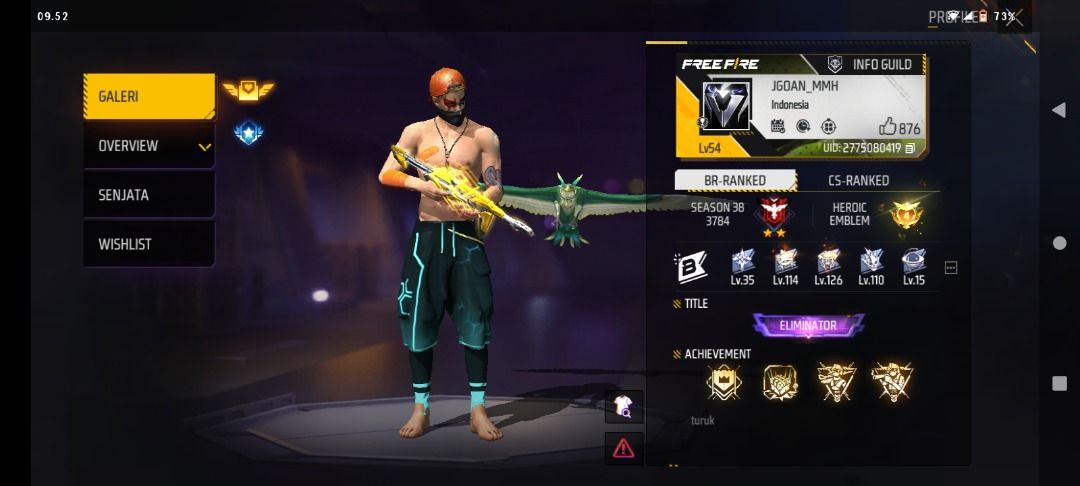Image resolution: width=1080 pixels, height=486 pixels.
Task: Tap the Android back triangle button
Action: pos(1058,110)
